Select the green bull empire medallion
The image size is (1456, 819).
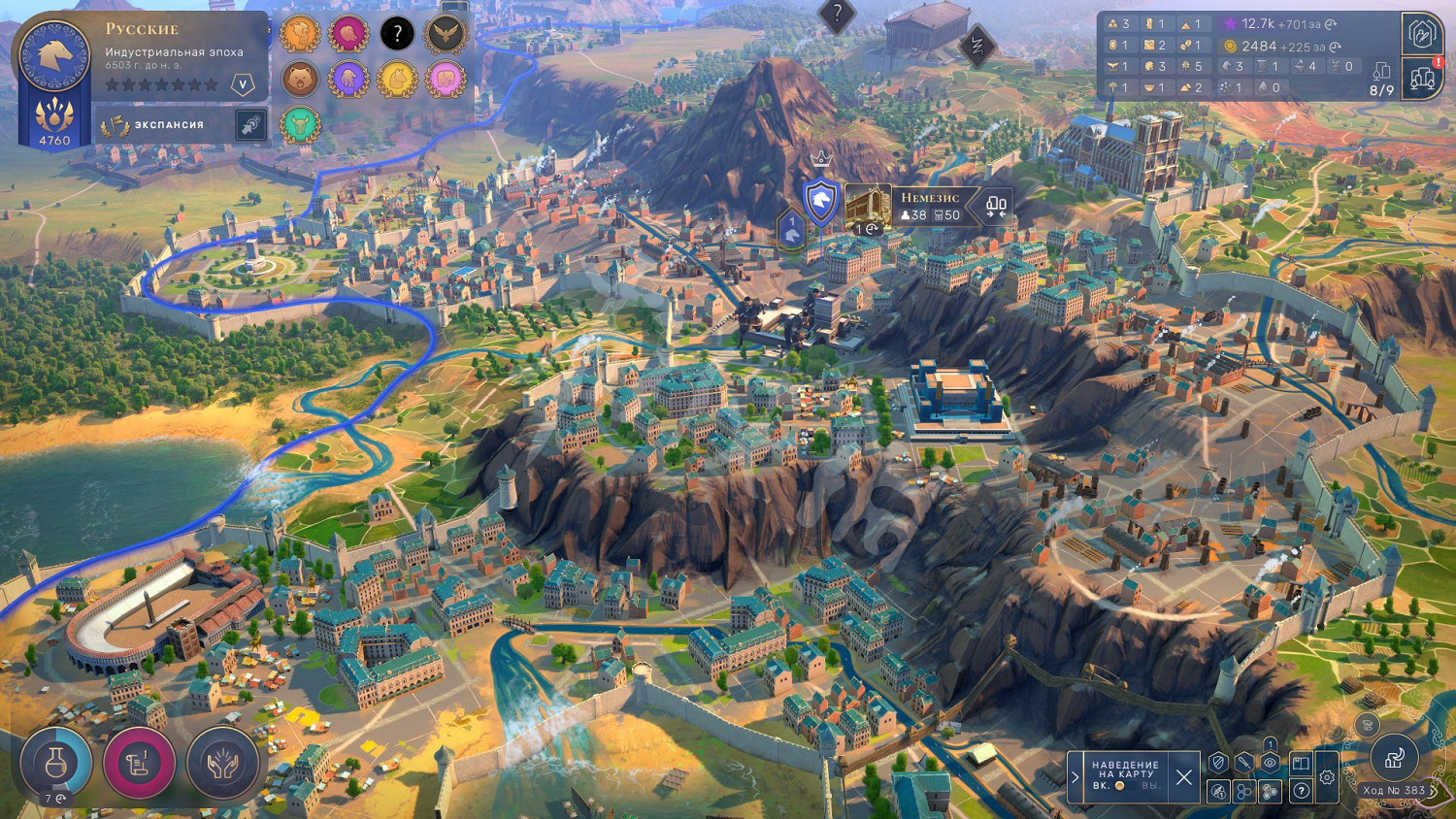point(301,124)
